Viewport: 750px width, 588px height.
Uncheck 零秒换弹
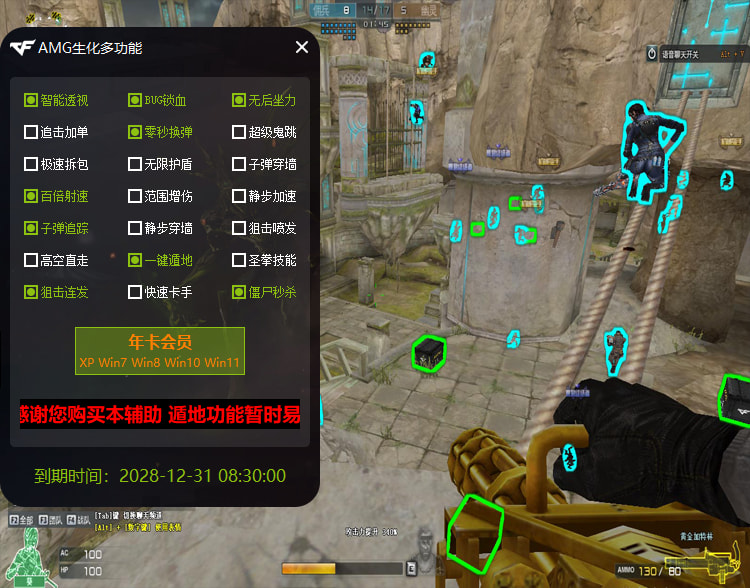tap(135, 132)
